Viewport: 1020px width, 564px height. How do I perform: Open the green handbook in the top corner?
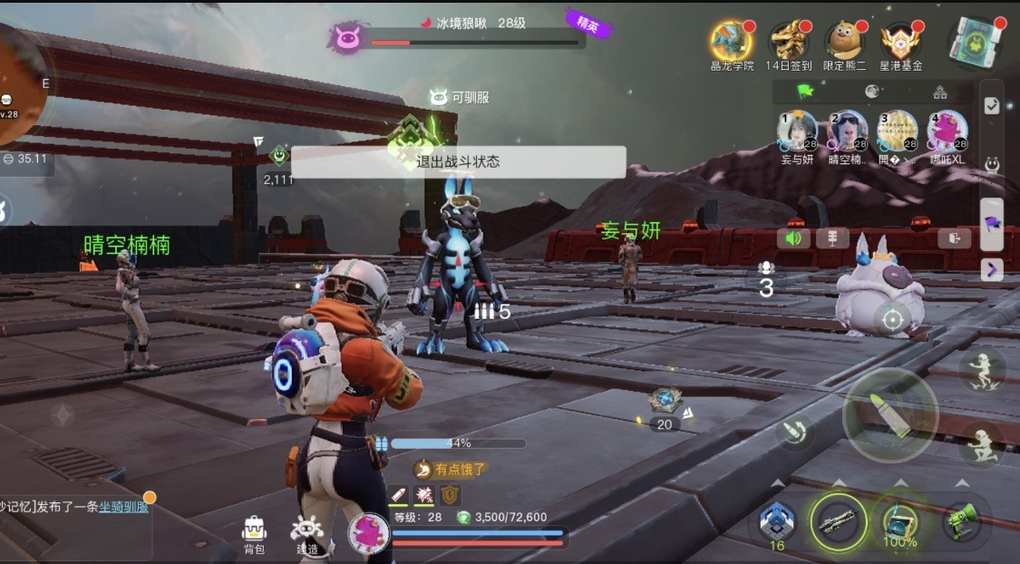point(972,43)
